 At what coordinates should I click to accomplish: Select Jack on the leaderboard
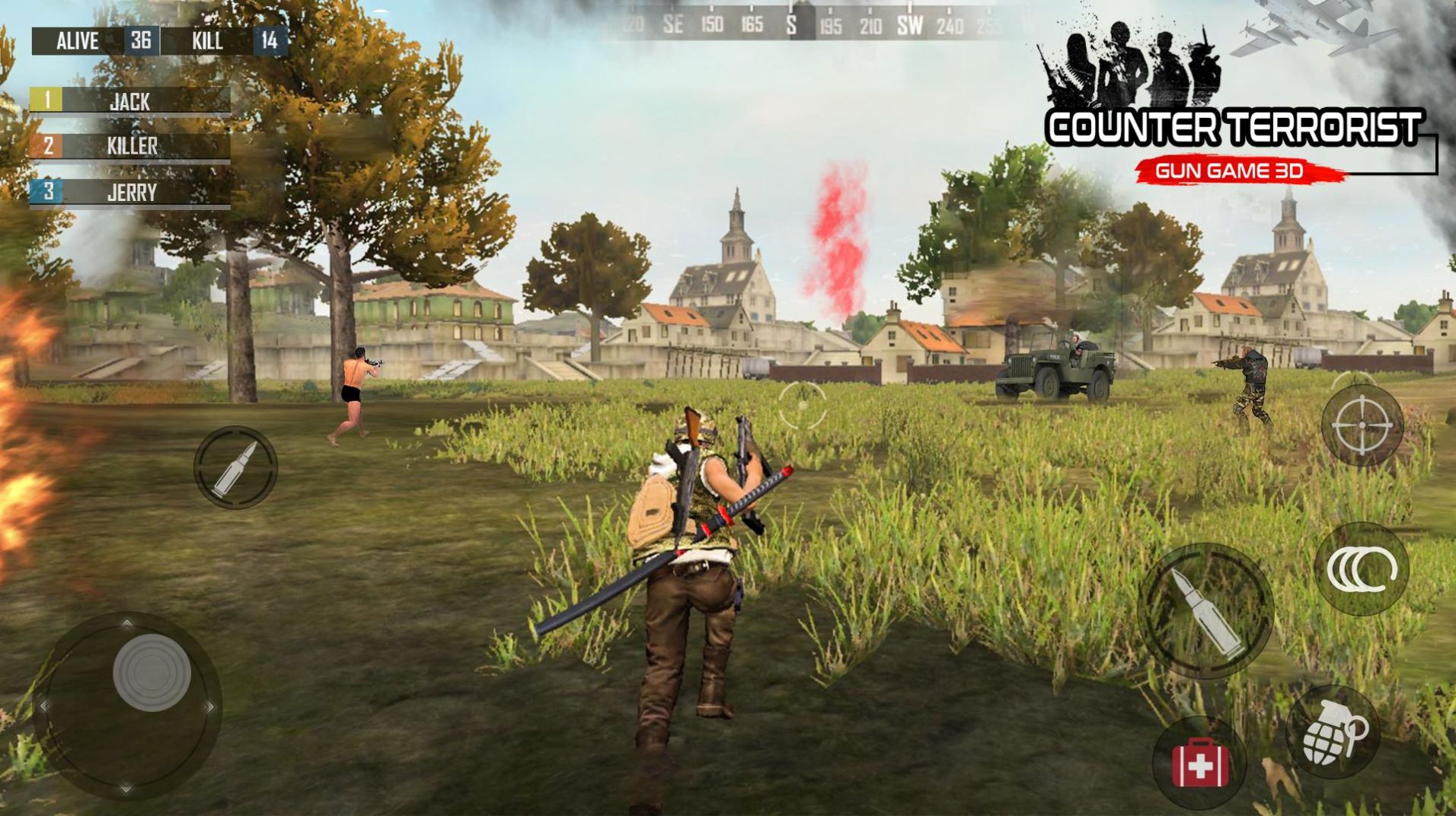[129, 99]
